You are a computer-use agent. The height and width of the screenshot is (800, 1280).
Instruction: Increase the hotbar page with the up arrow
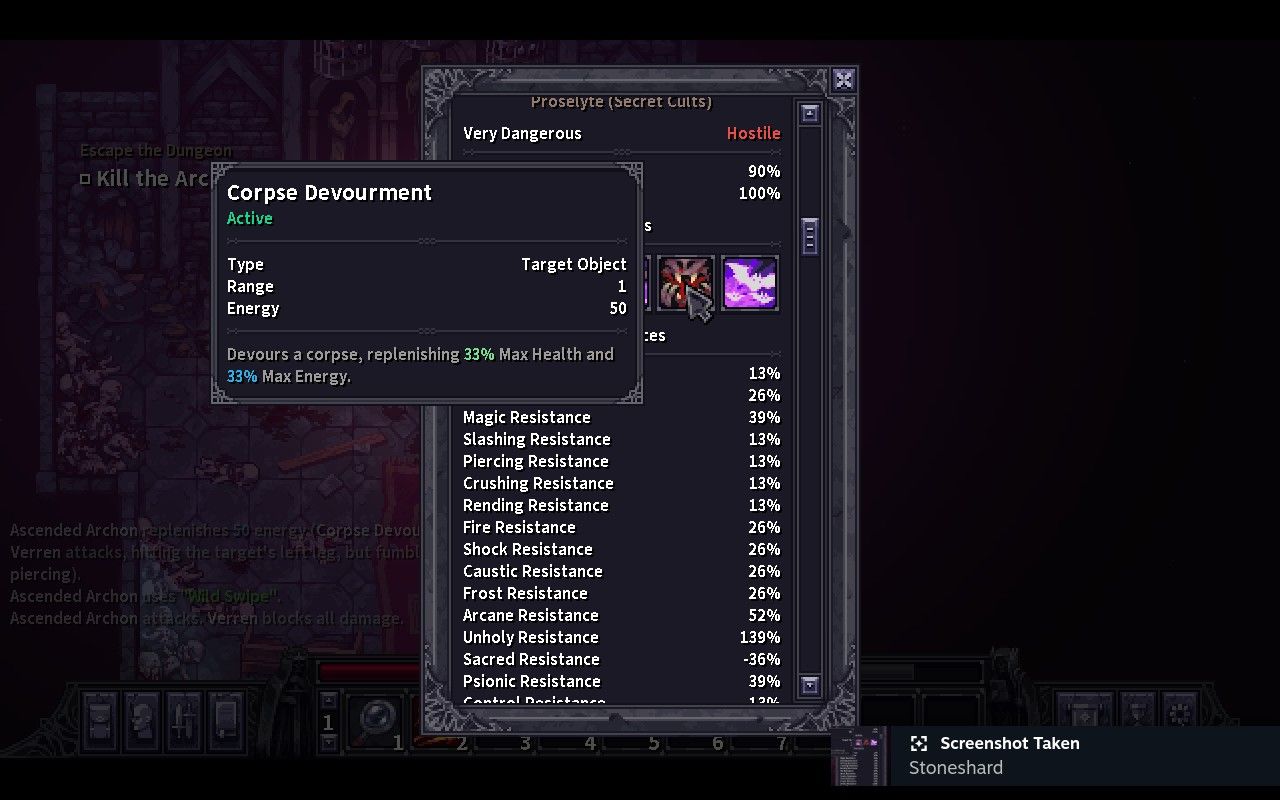coord(327,699)
